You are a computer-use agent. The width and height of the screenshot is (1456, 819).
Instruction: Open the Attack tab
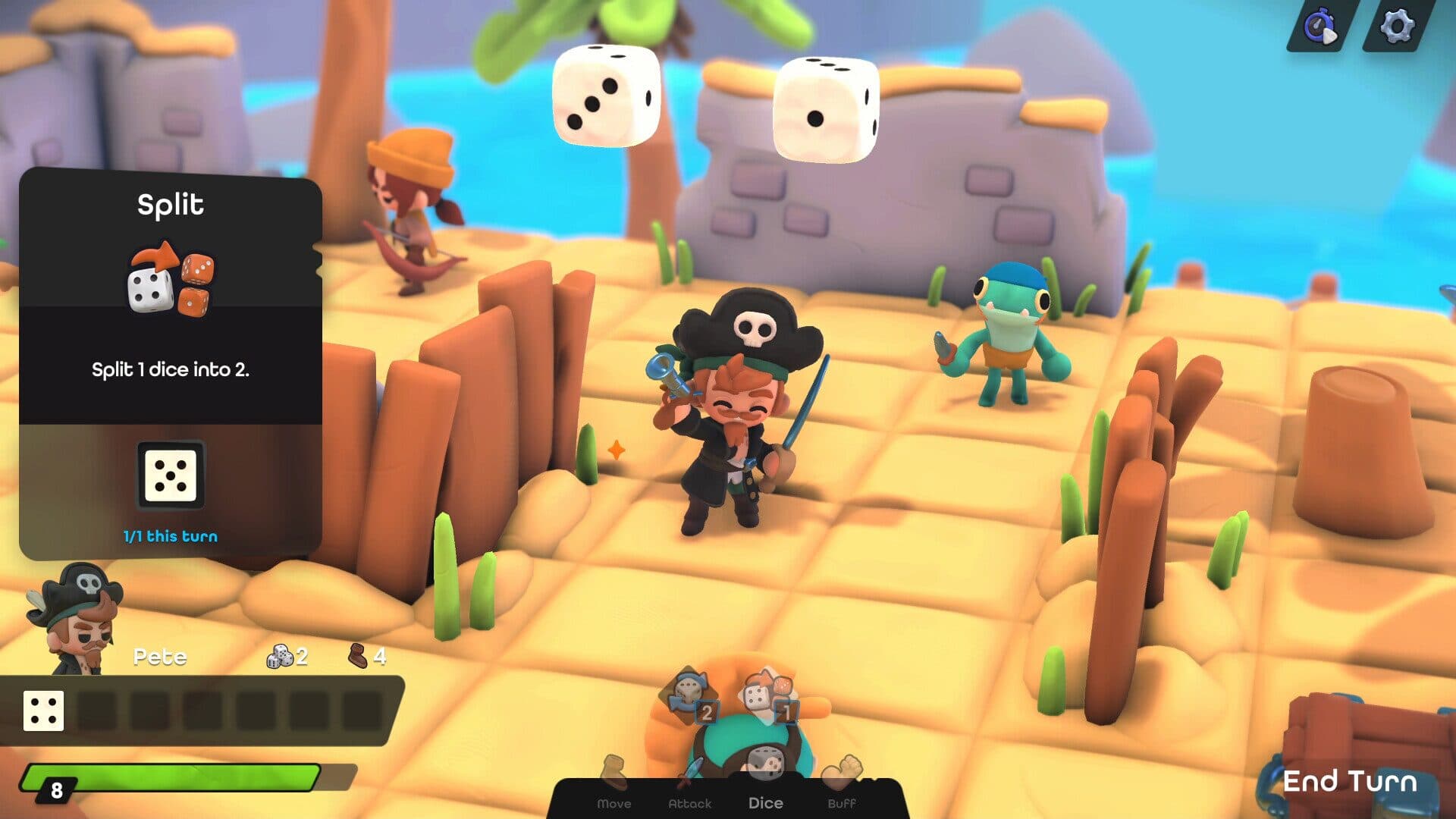pyautogui.click(x=691, y=802)
